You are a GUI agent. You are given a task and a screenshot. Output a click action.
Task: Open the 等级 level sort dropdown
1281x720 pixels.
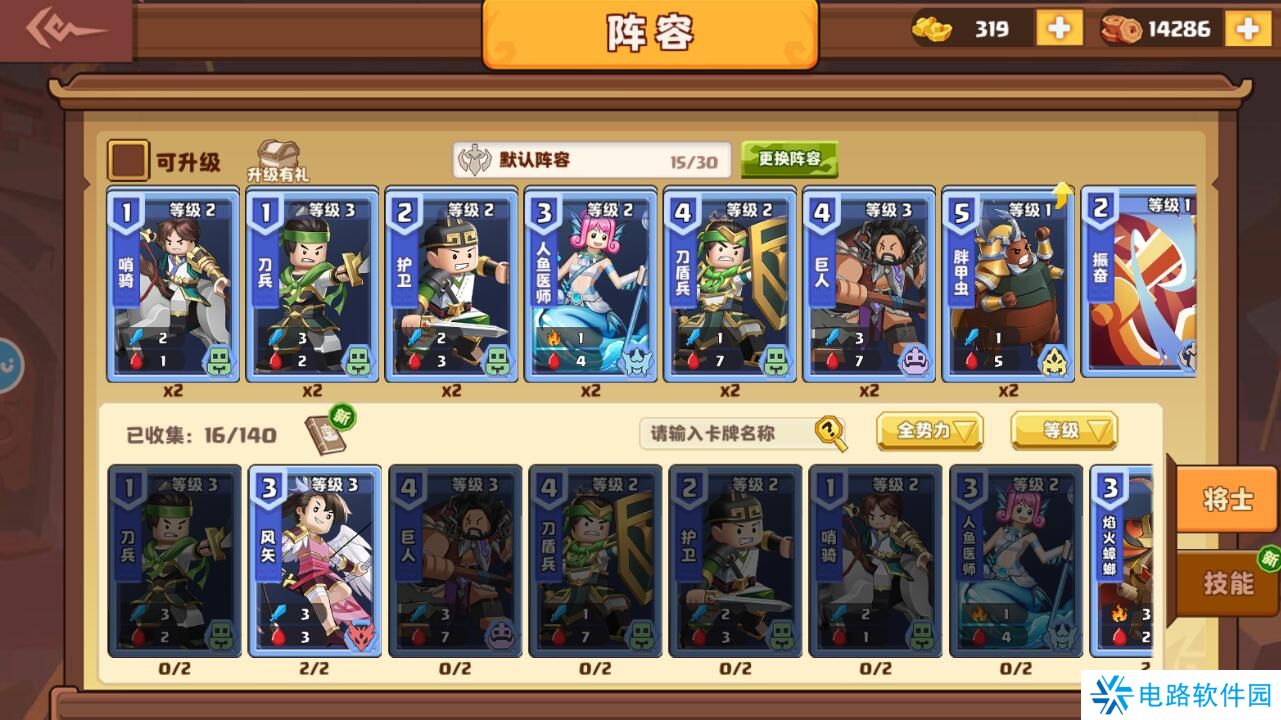1063,432
